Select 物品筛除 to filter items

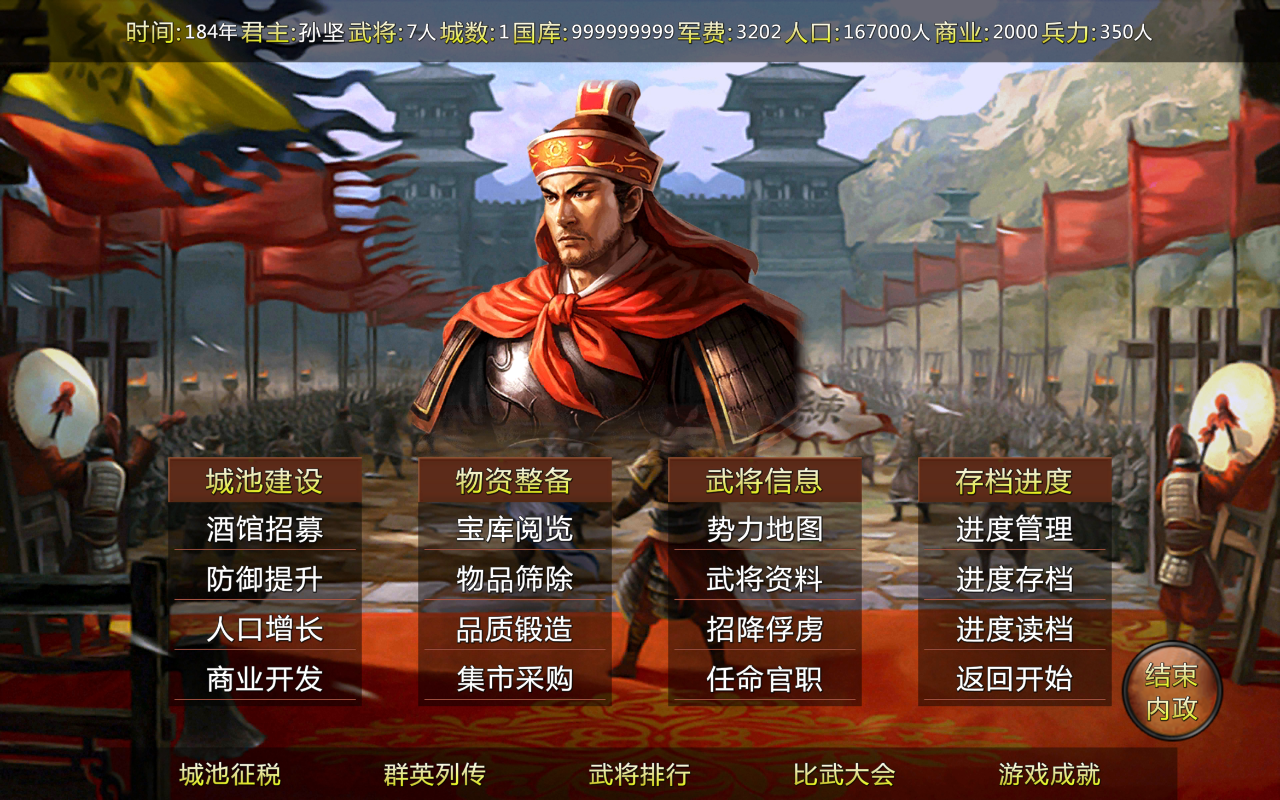513,581
